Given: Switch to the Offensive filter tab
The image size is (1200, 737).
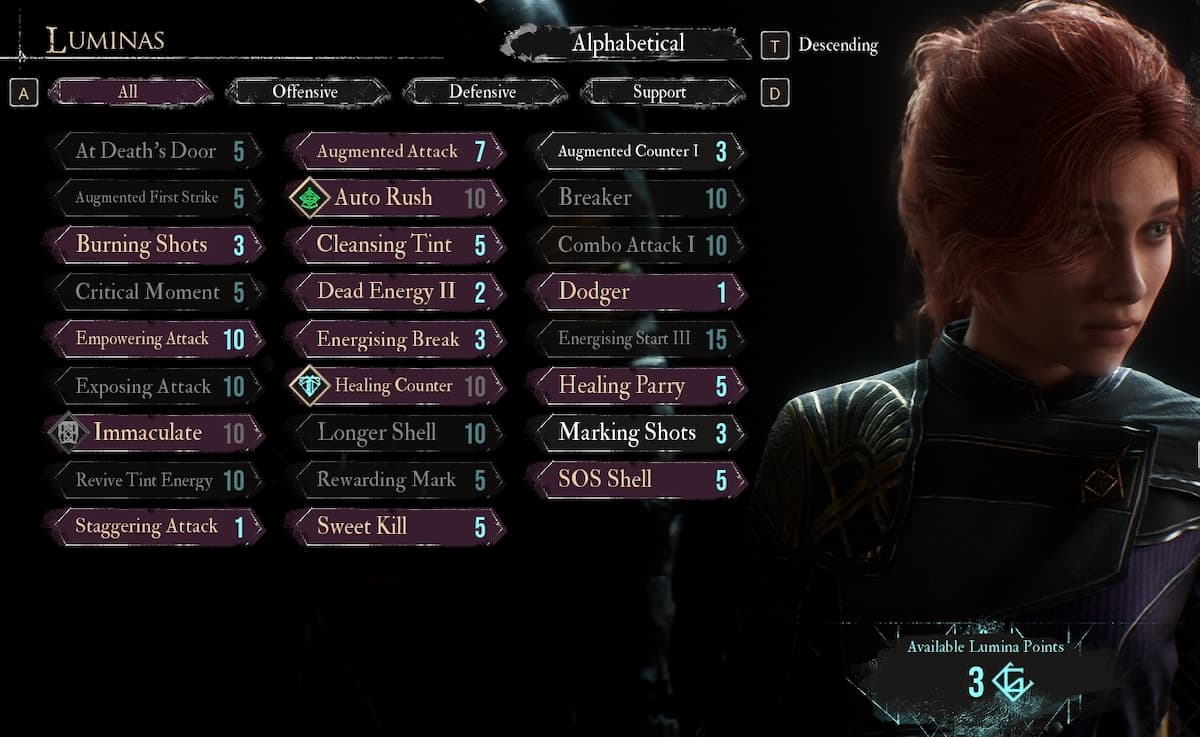Looking at the screenshot, I should pos(305,92).
